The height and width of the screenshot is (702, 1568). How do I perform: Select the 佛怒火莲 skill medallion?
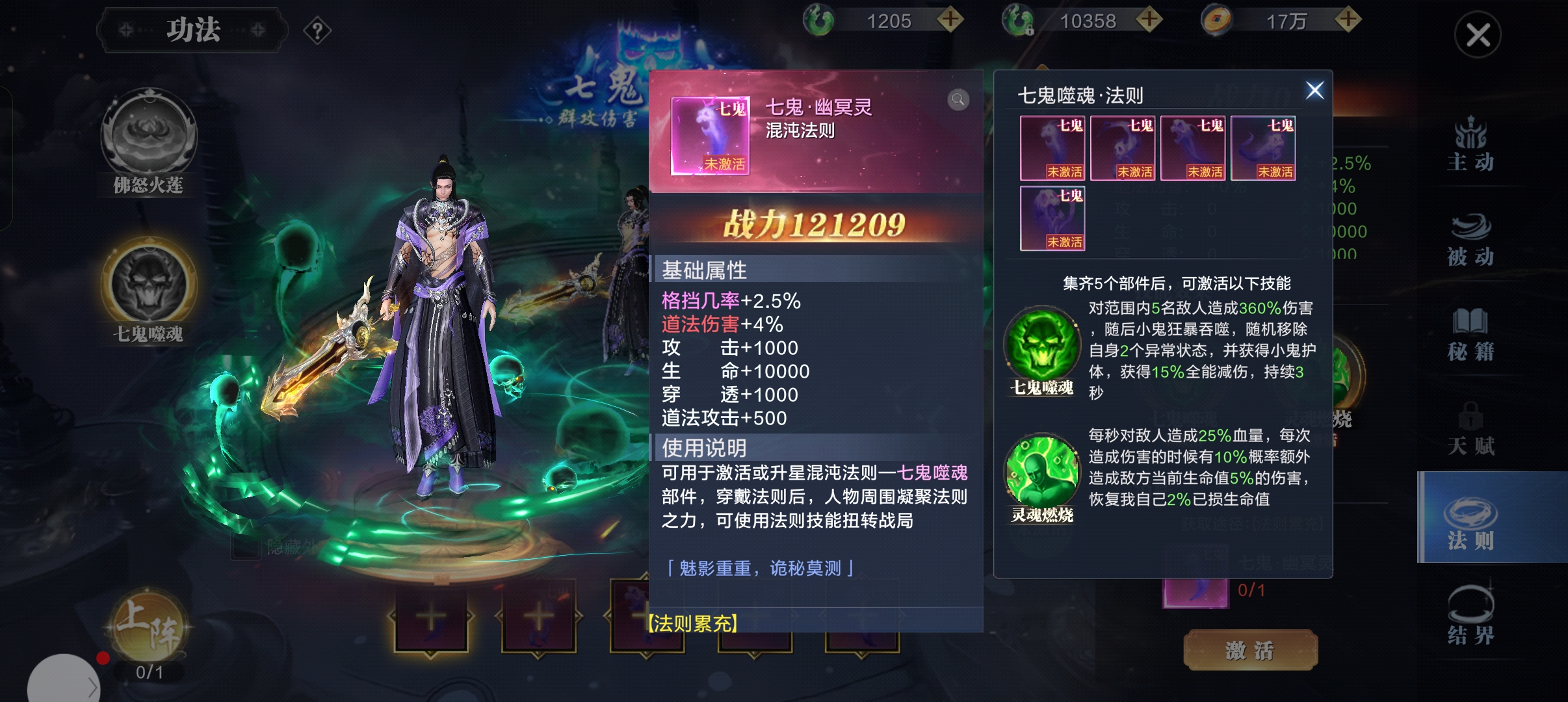[x=149, y=138]
